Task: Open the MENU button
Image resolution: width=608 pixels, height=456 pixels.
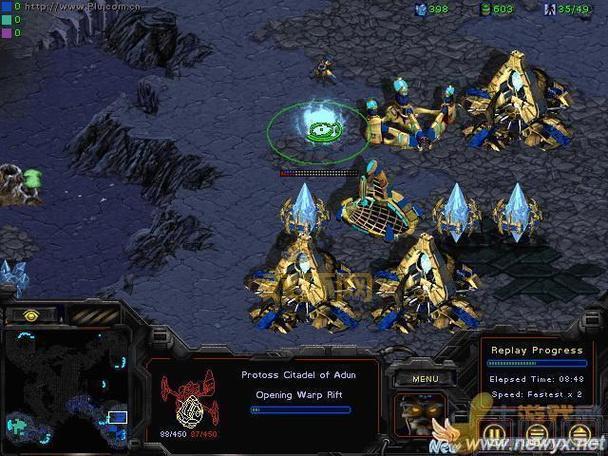Action: (x=425, y=379)
